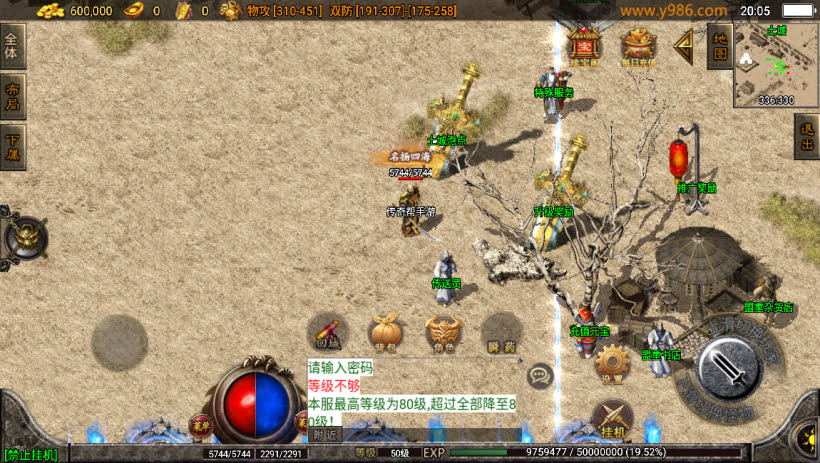
Task: Open the 每日充值 daily recharge offer
Action: pos(639,46)
